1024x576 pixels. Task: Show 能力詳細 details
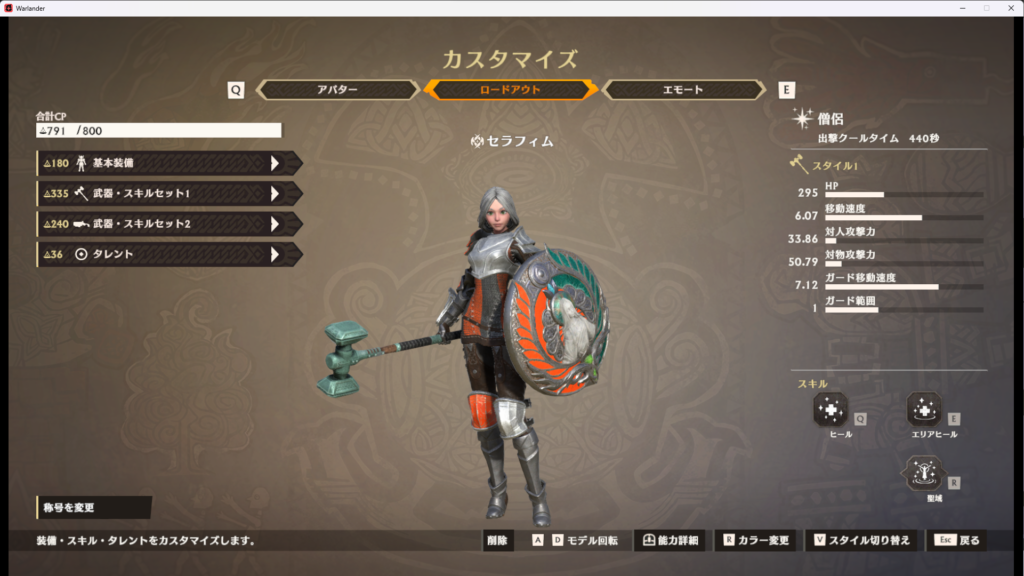point(671,541)
